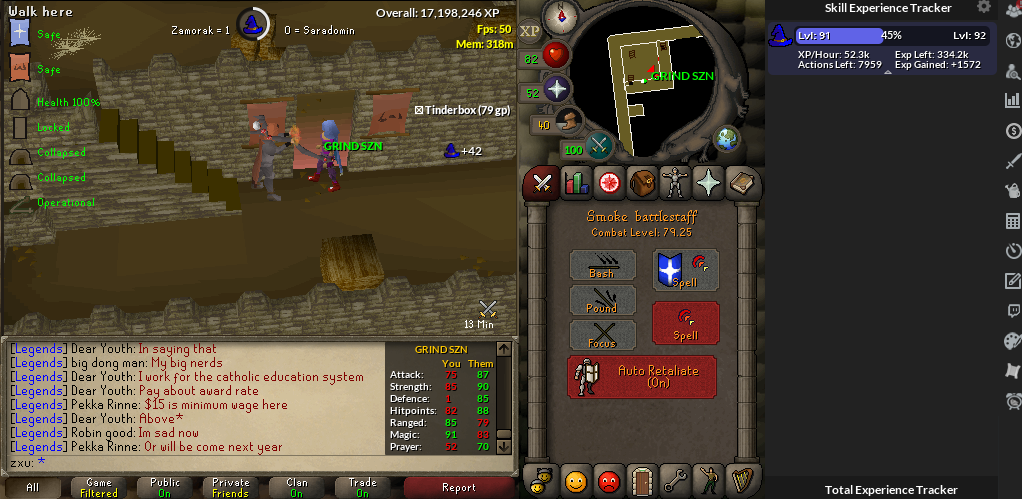
Task: Click the Report button
Action: point(459,487)
